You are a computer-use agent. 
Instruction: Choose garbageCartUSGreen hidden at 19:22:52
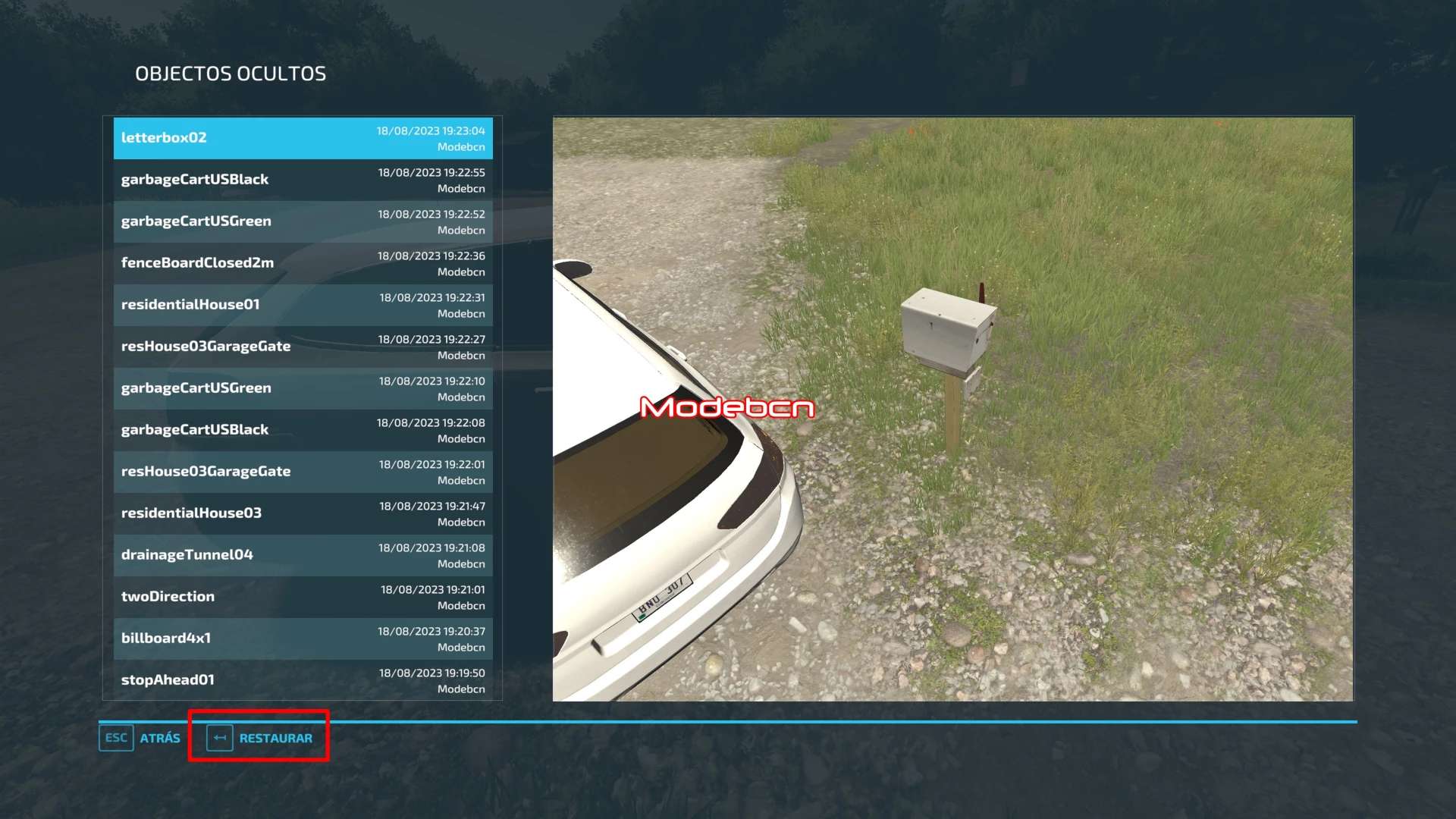pyautogui.click(x=303, y=221)
